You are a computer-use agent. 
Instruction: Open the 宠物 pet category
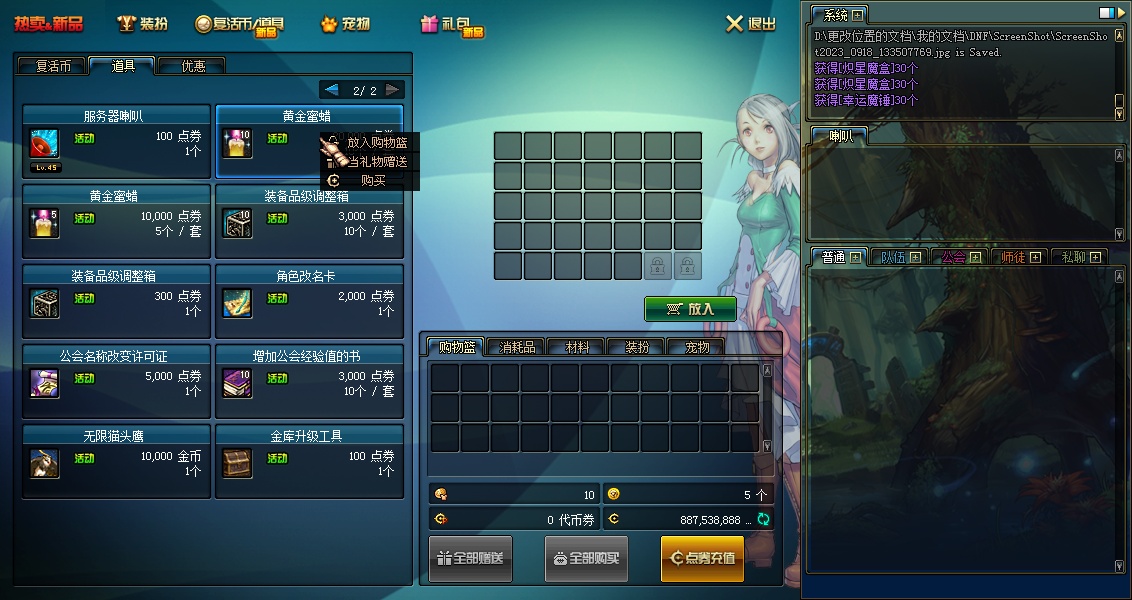(x=345, y=24)
